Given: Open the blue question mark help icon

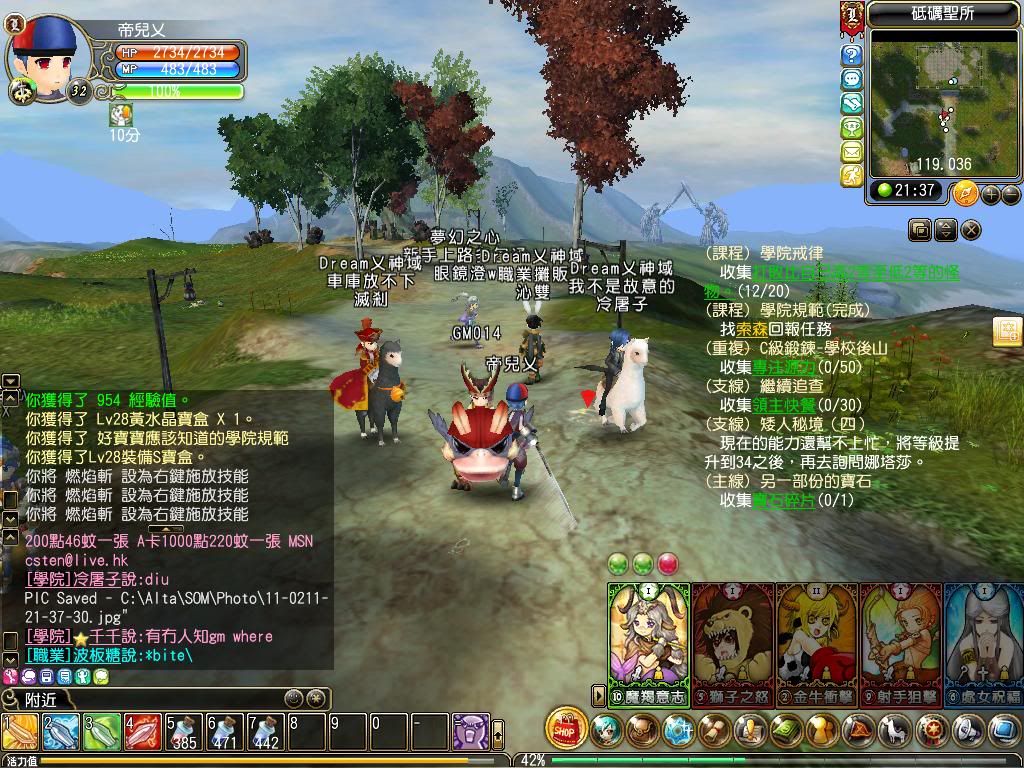Looking at the screenshot, I should (x=852, y=54).
